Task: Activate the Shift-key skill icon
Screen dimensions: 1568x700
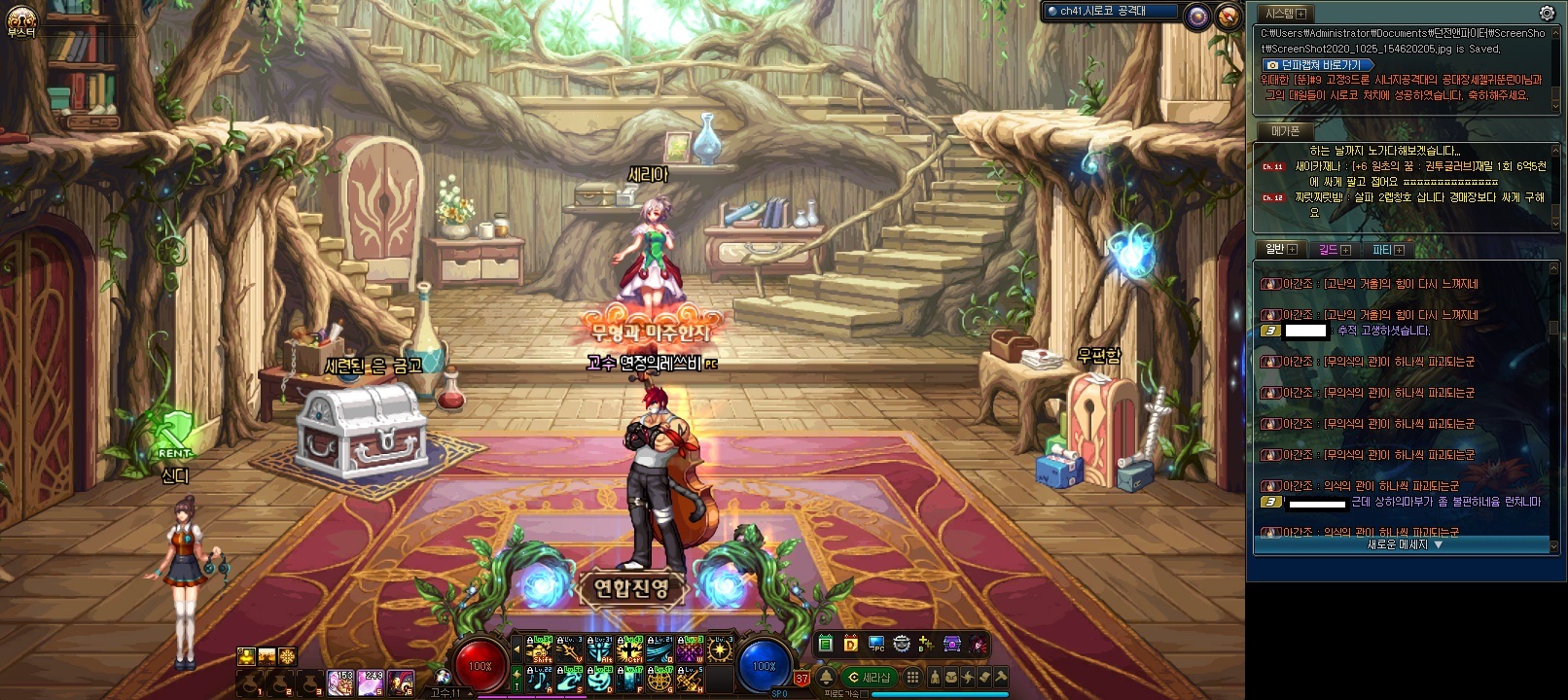Action: (x=539, y=649)
